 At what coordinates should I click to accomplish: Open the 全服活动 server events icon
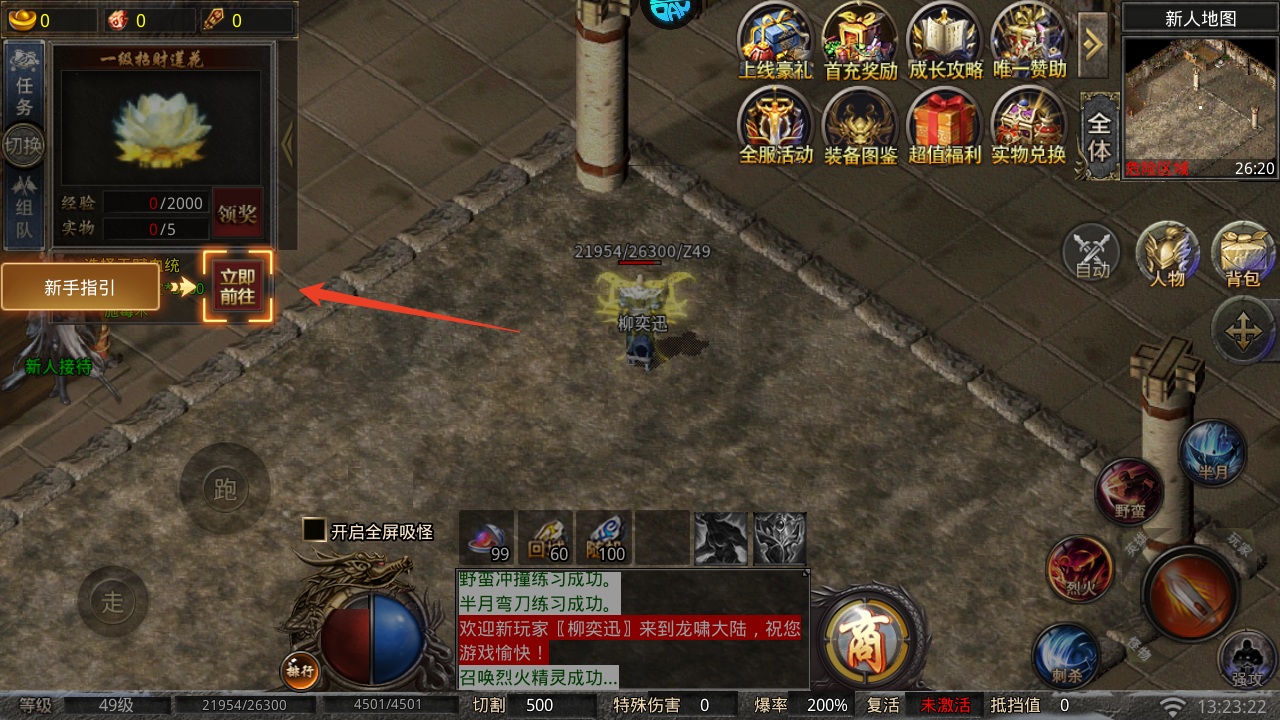click(x=775, y=127)
